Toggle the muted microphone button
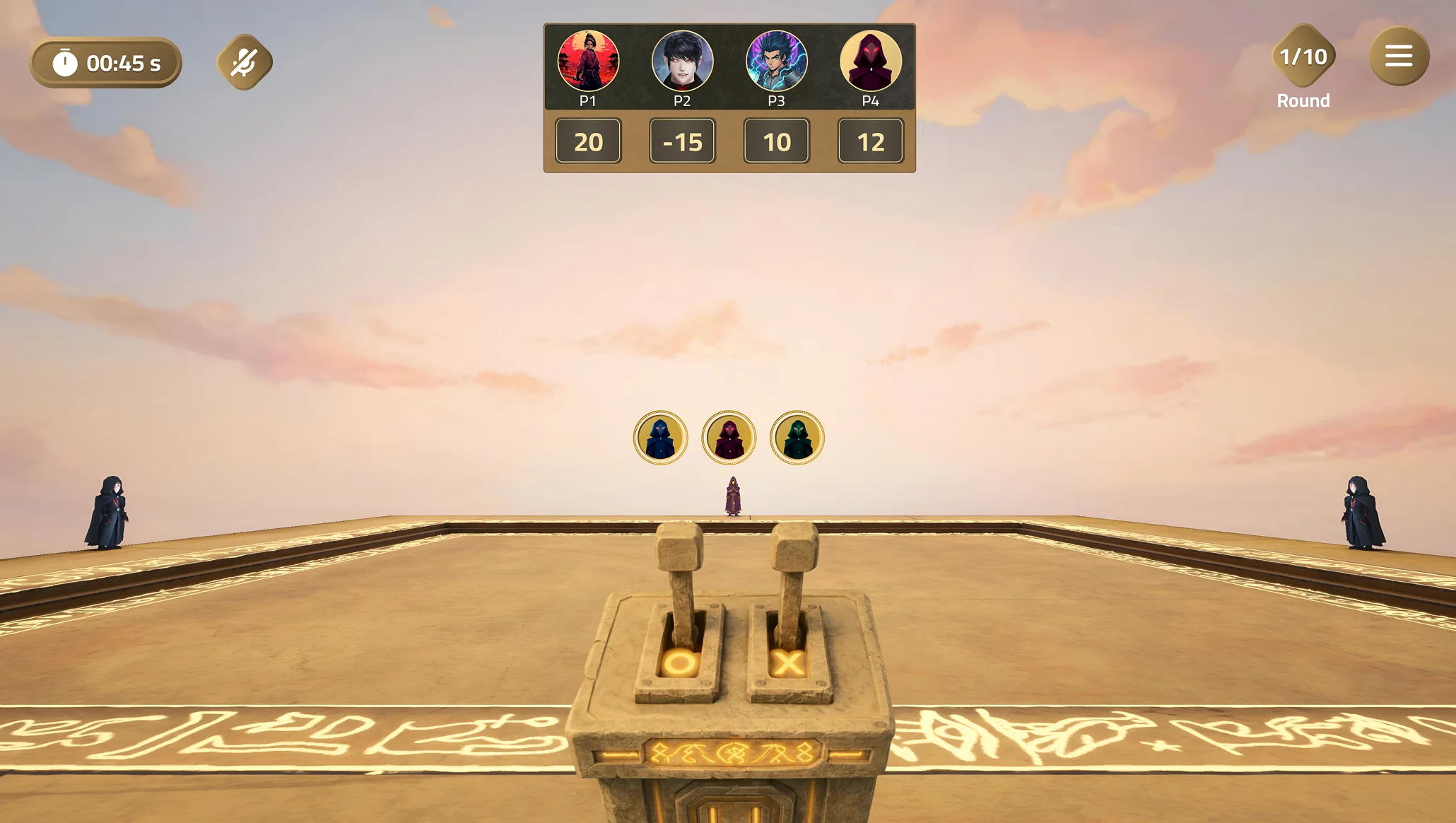Viewport: 1456px width, 823px height. coord(244,62)
